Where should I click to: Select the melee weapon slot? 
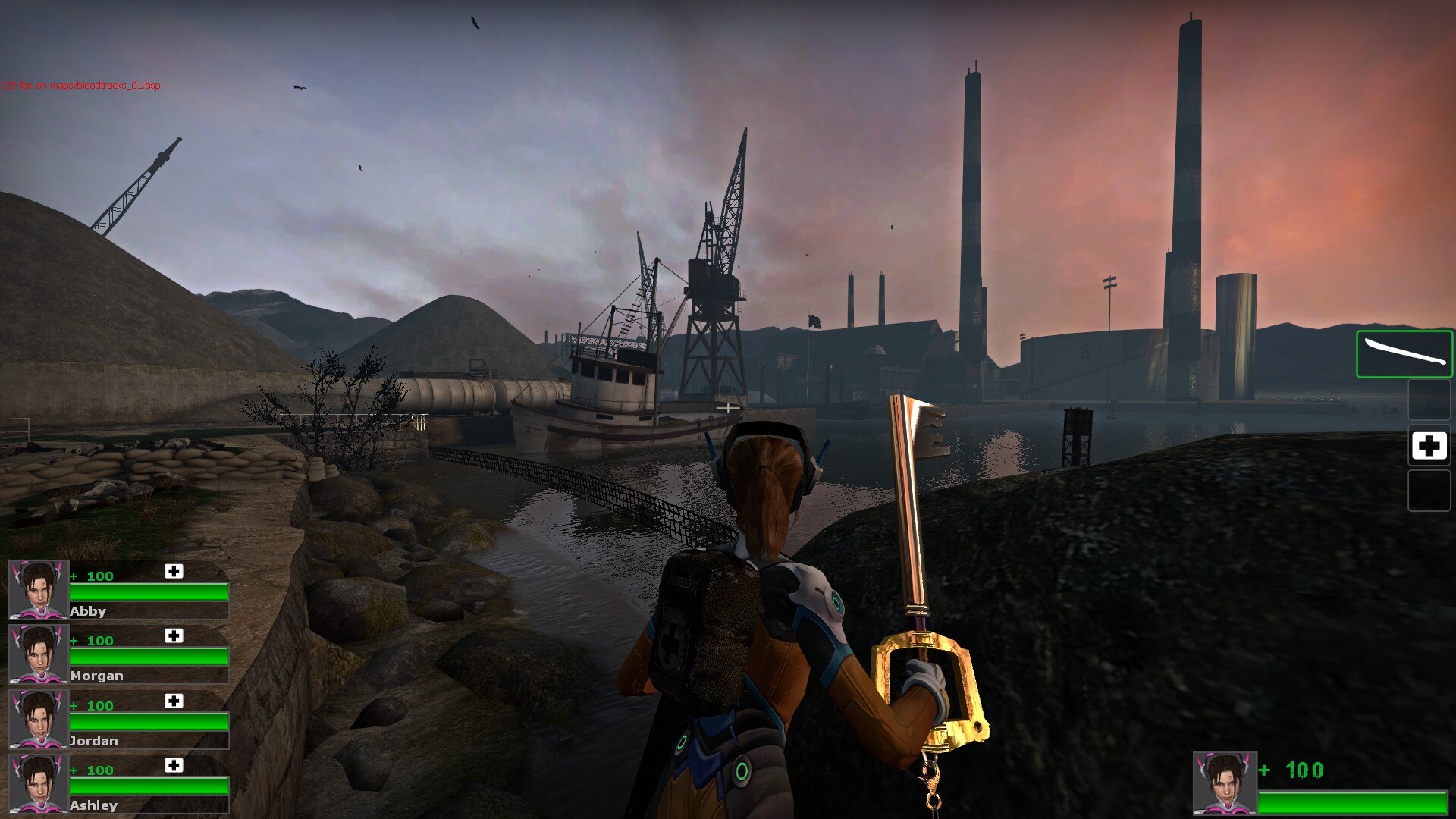[1404, 354]
